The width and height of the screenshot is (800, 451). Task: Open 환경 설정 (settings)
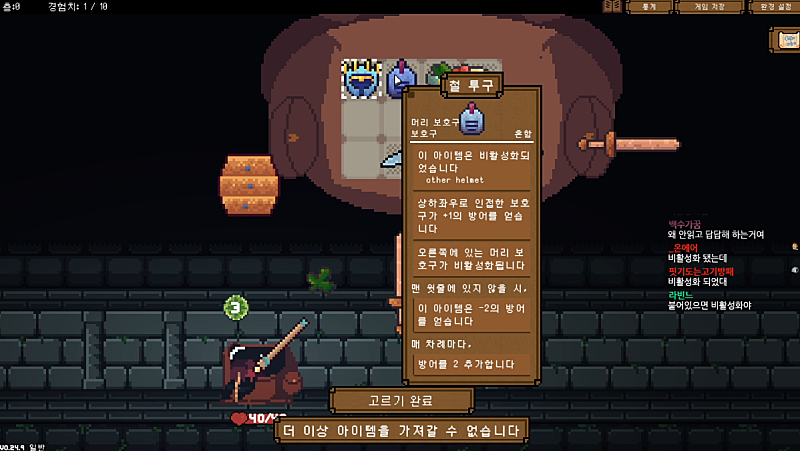(773, 7)
